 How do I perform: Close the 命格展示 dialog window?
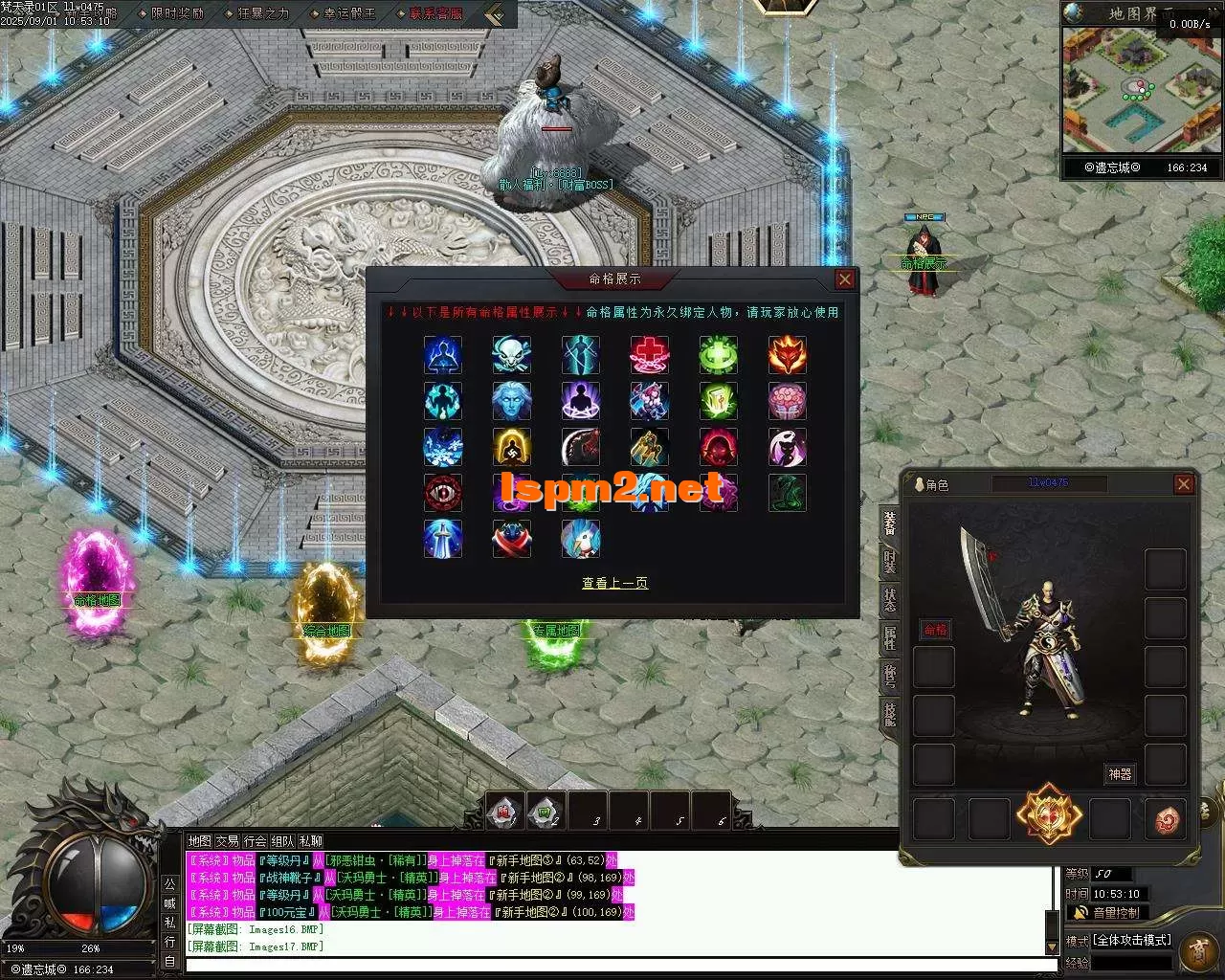(844, 278)
